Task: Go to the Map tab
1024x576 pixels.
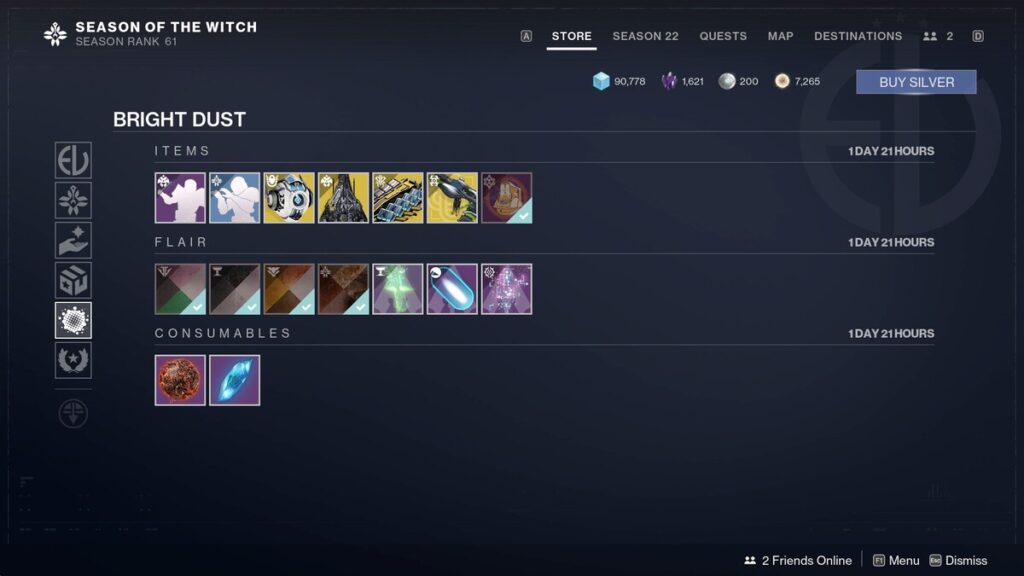Action: coord(780,36)
